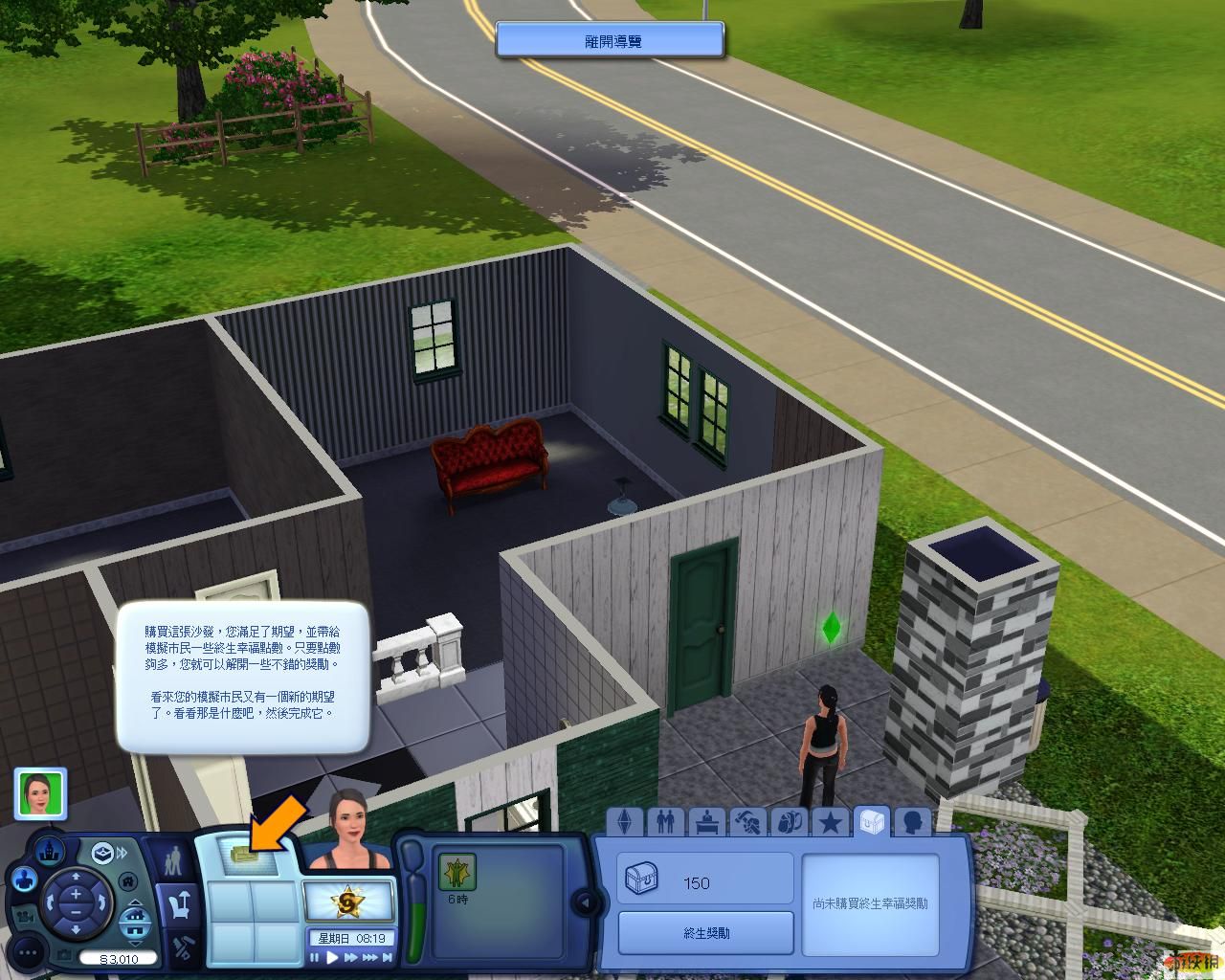Switch to the relationships tab
The height and width of the screenshot is (980, 1225).
tap(665, 822)
